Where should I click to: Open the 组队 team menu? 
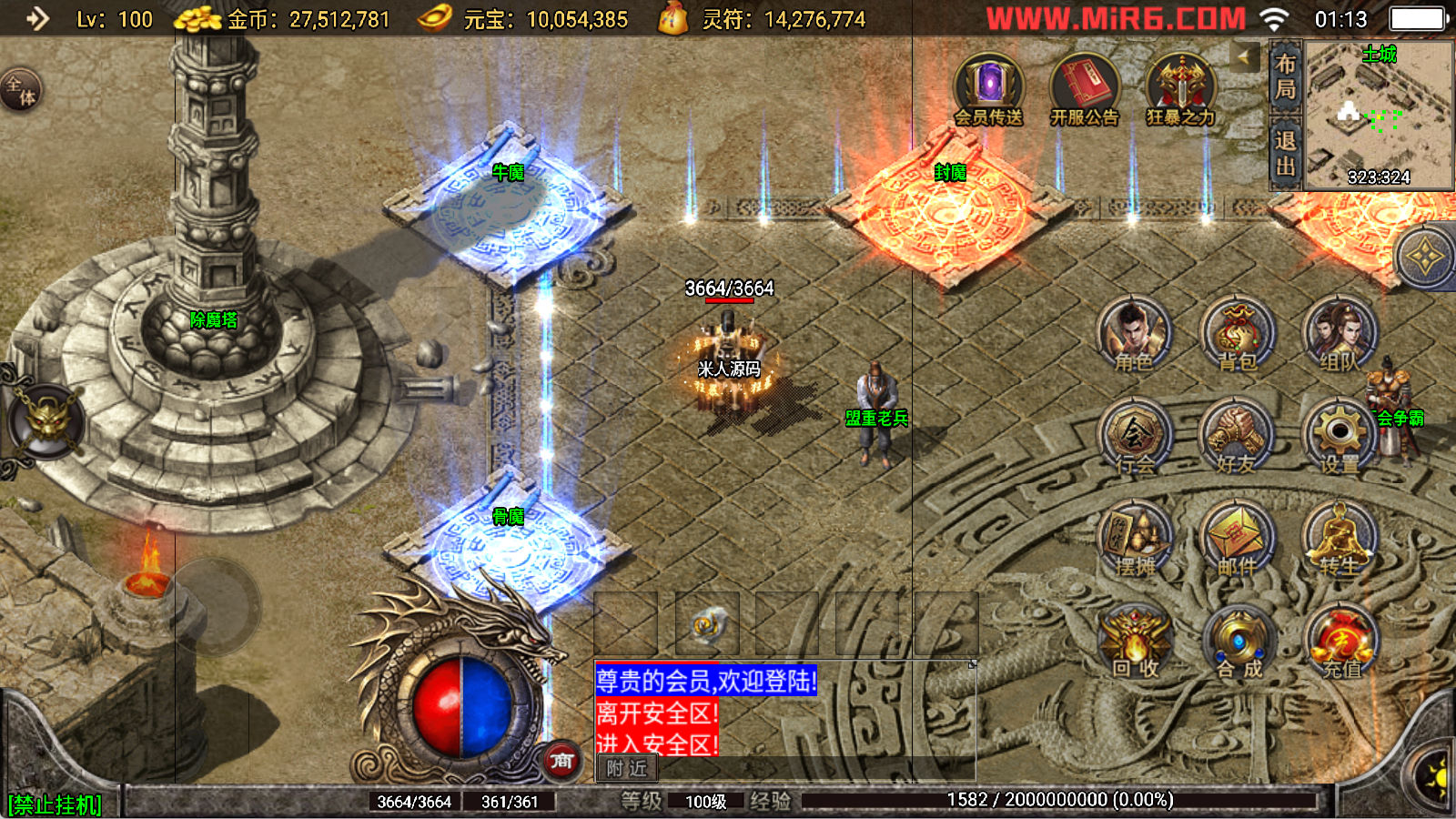[1340, 334]
